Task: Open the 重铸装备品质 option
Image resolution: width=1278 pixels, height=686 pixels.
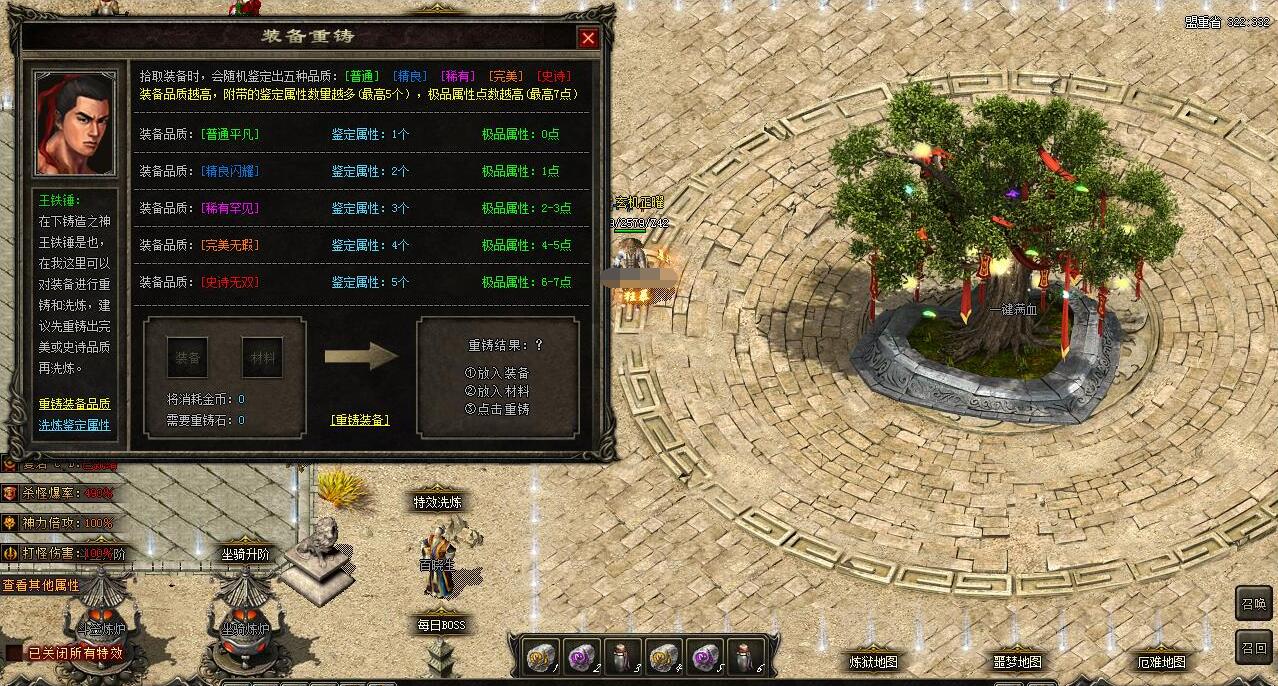Action: [74, 404]
